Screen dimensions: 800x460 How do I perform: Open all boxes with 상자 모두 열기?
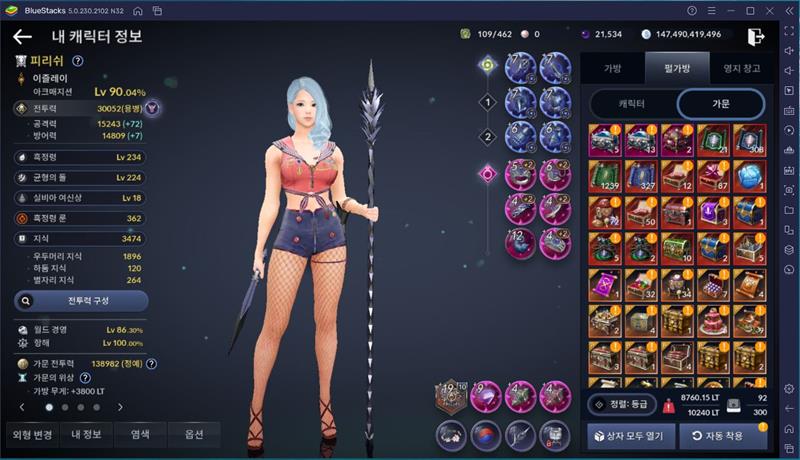click(629, 436)
